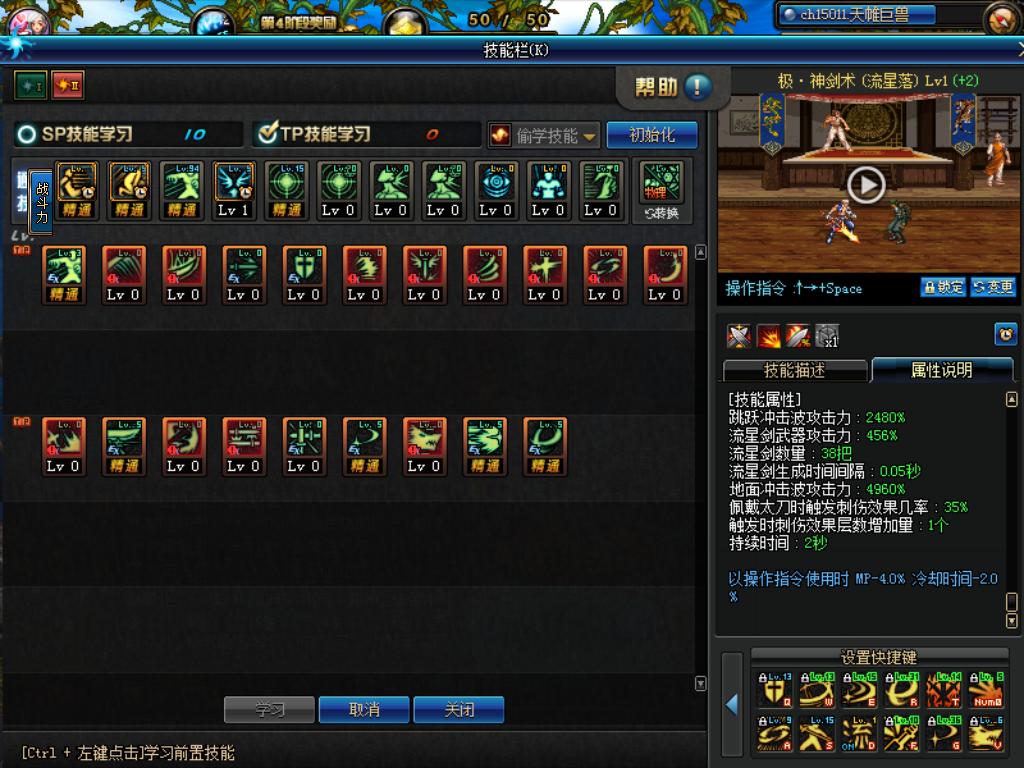
Task: Reset skills using 初始化 button
Action: pyautogui.click(x=651, y=135)
